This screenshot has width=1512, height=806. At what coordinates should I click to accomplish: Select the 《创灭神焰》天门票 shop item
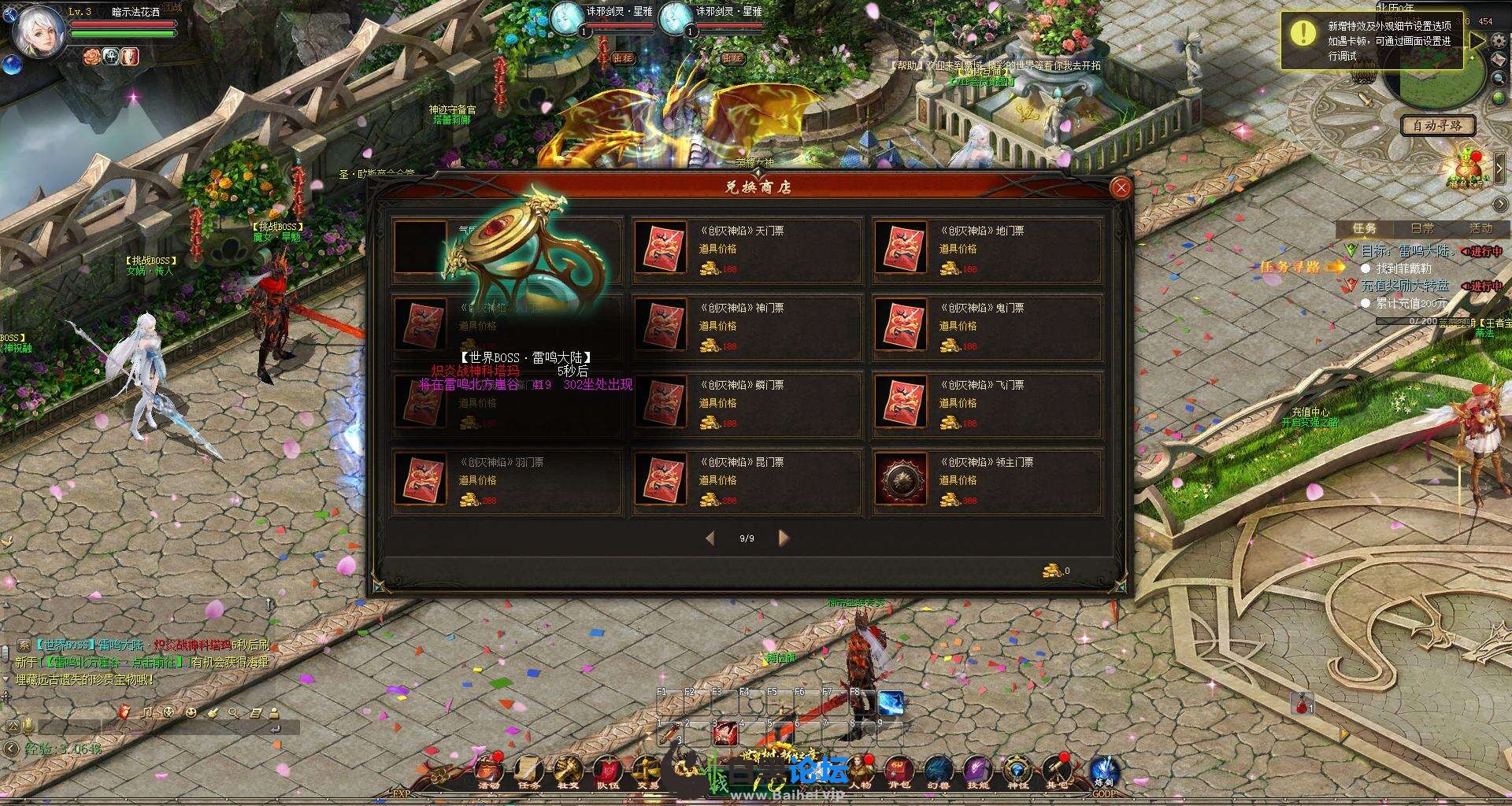coord(745,249)
